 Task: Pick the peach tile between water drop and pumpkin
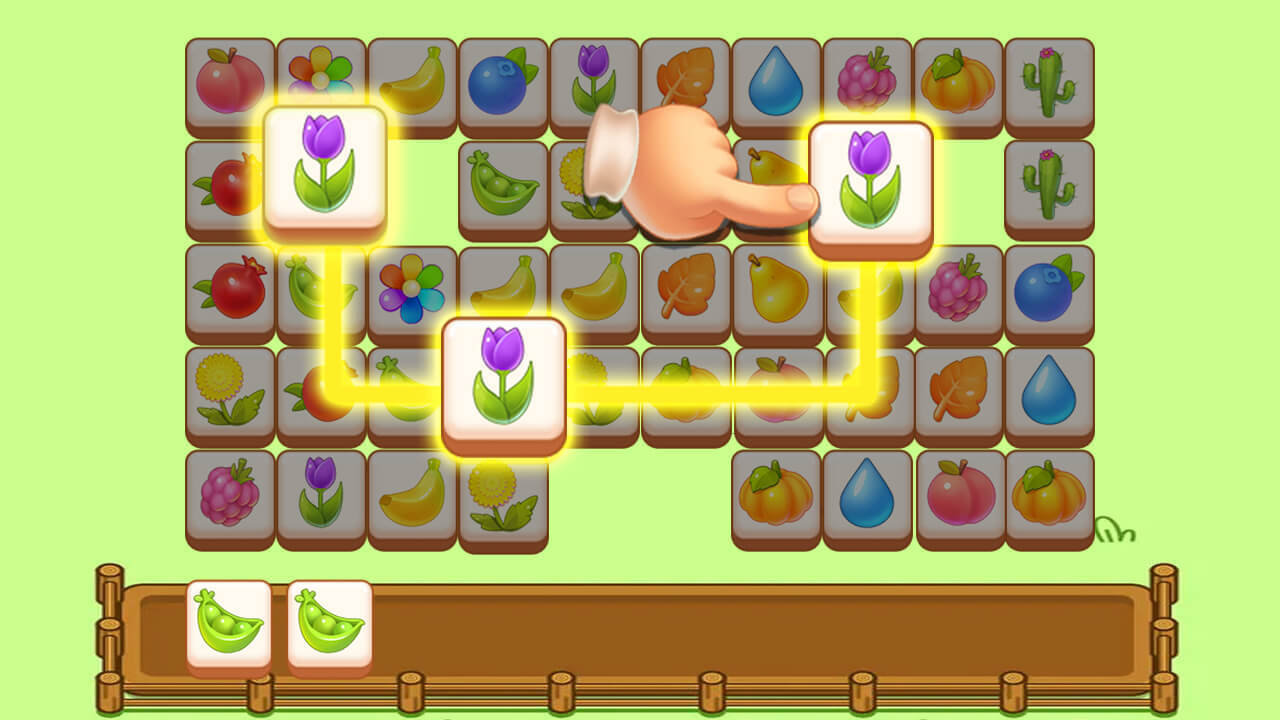point(958,494)
